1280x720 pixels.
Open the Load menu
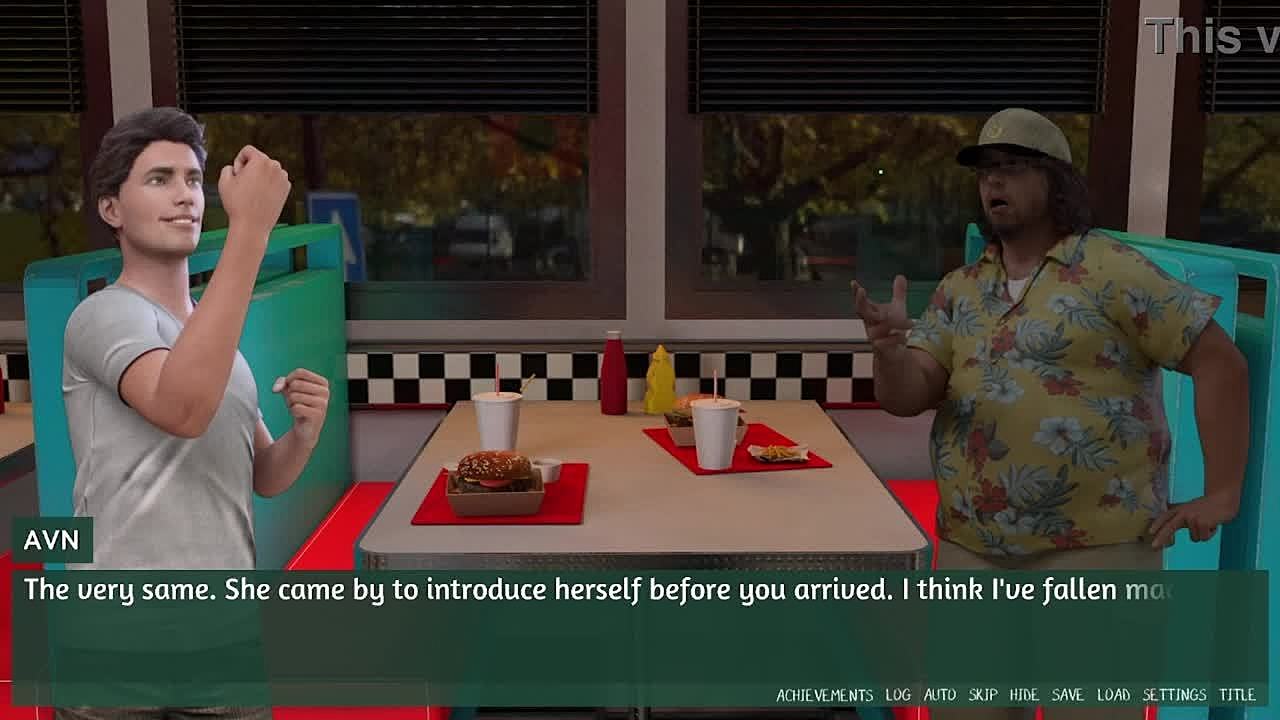(x=1113, y=695)
